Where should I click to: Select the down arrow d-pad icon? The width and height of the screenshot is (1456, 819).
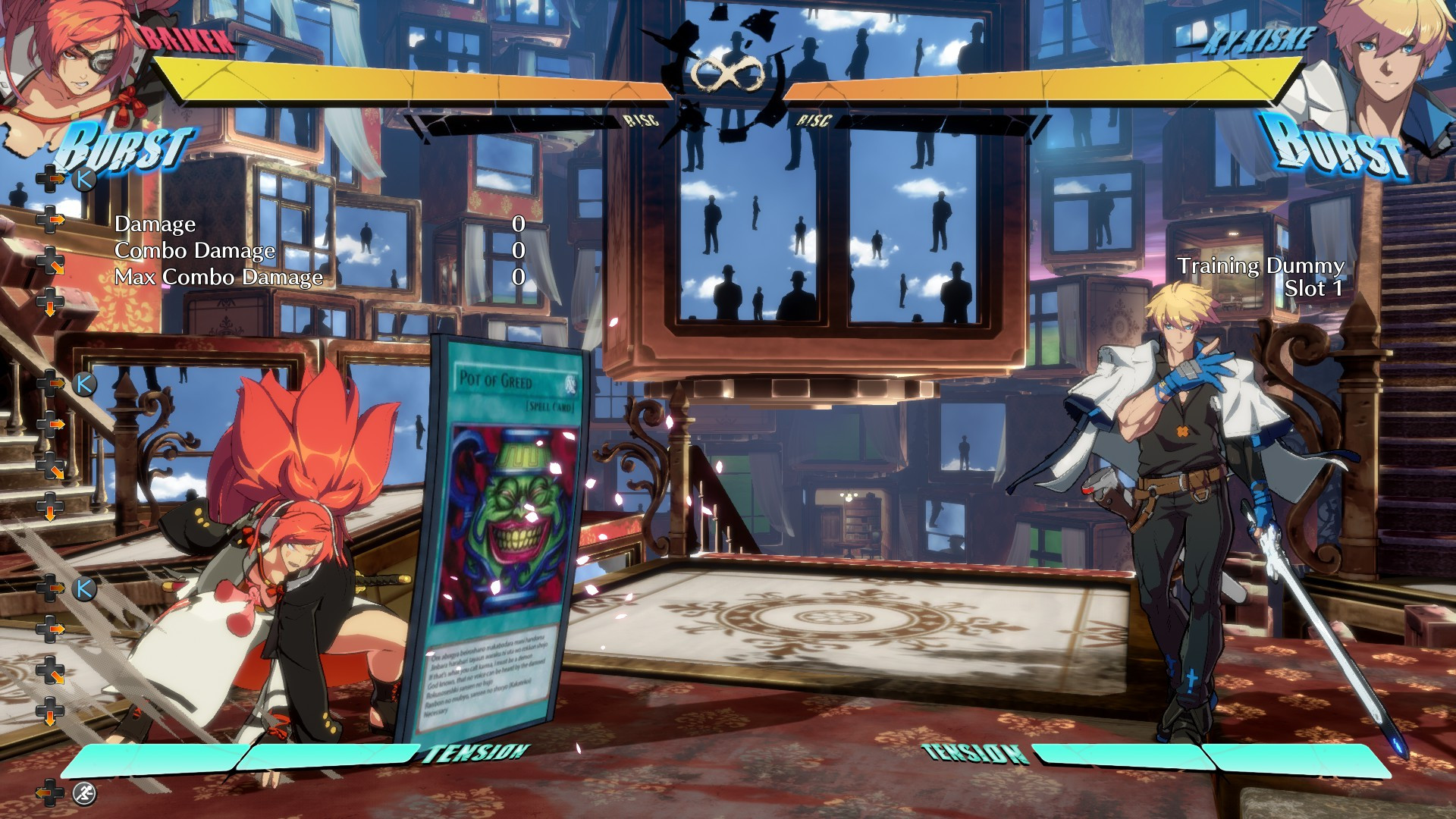pos(49,303)
